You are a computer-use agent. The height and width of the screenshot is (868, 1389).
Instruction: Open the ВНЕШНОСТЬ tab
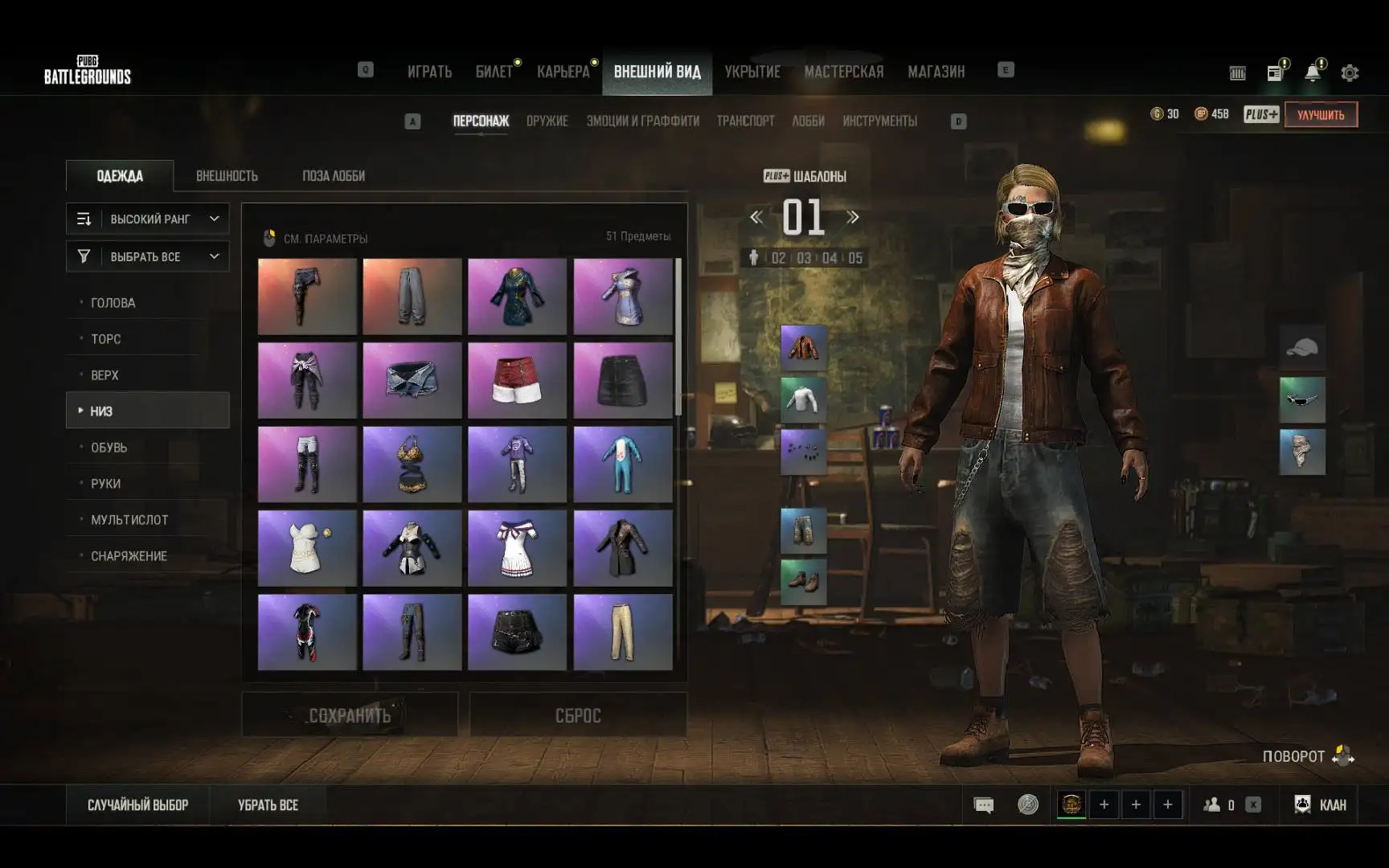[x=227, y=176]
